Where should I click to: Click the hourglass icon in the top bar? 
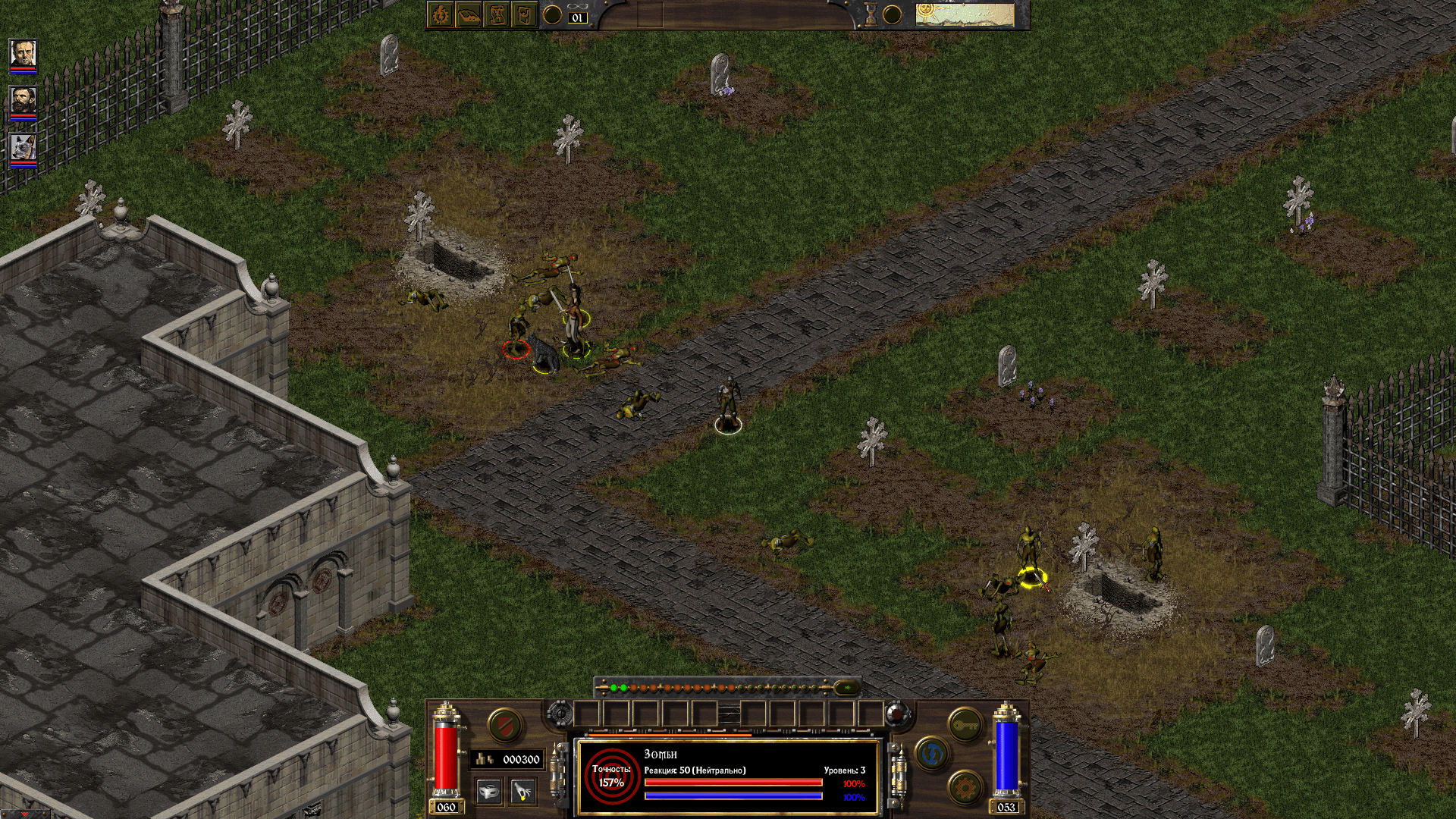point(871,14)
